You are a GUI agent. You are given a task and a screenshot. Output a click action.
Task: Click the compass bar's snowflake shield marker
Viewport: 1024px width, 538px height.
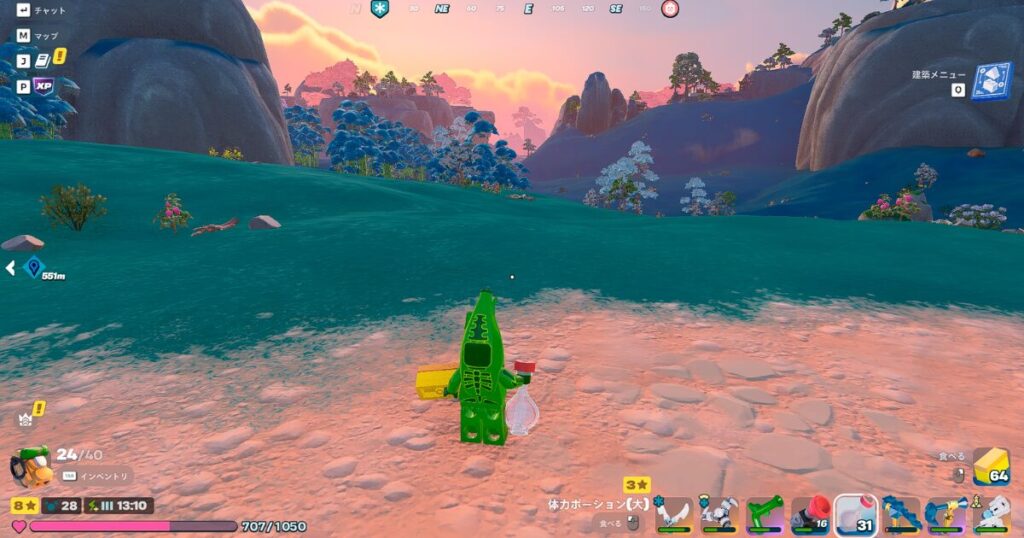(x=380, y=9)
